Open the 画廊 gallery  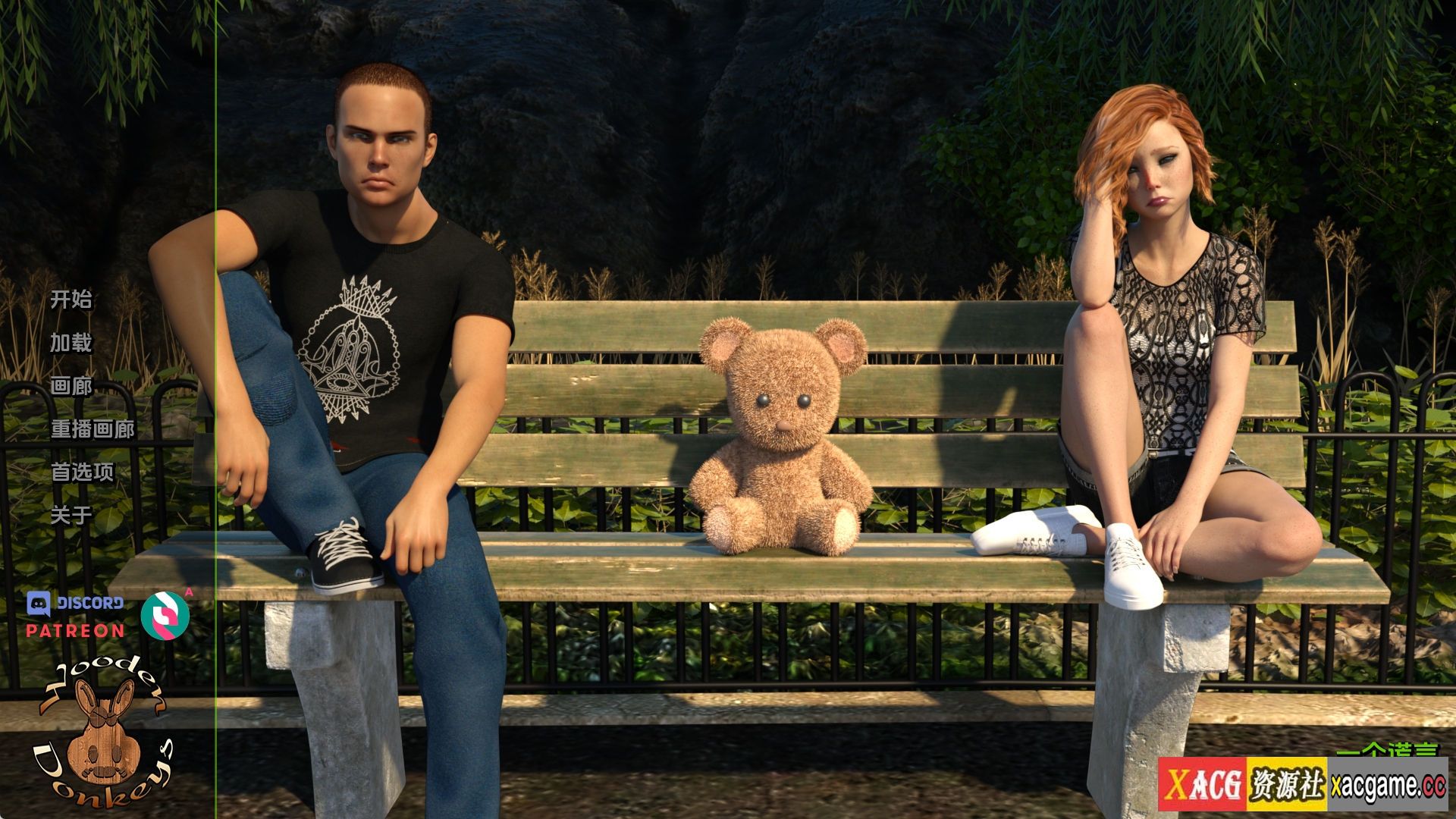[71, 386]
